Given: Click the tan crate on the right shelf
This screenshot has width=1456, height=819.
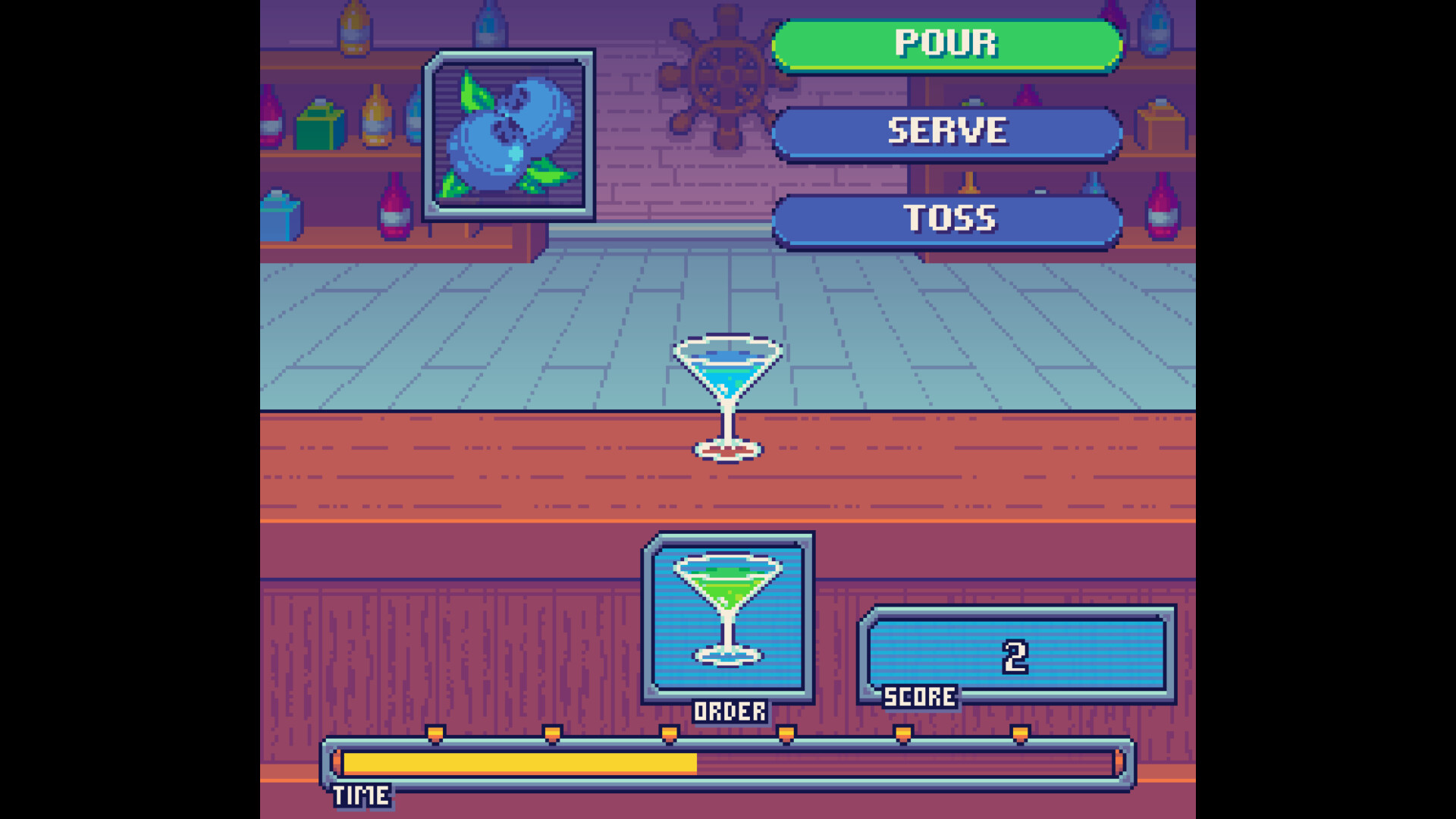Looking at the screenshot, I should click(1160, 121).
